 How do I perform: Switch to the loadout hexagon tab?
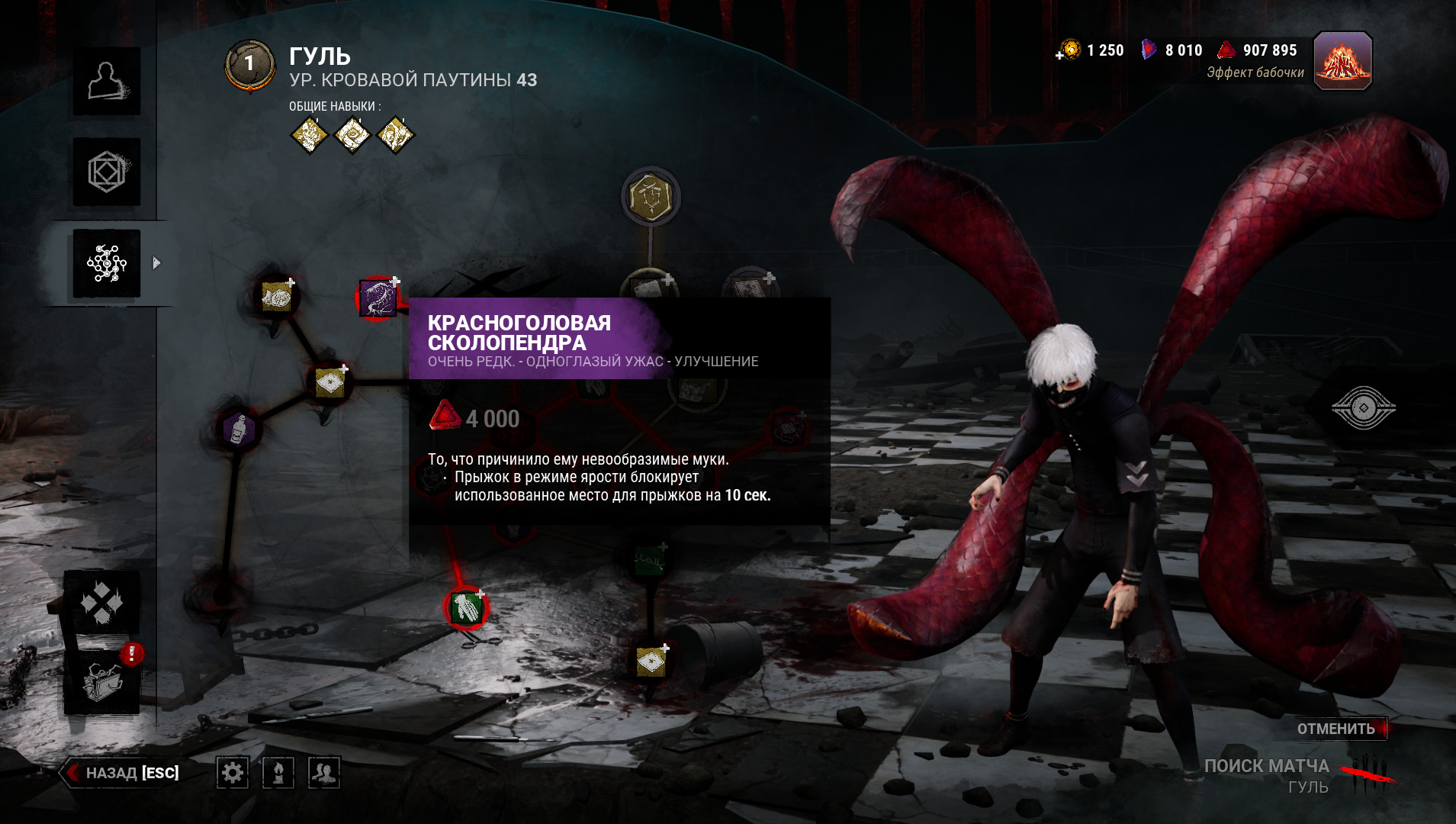[x=106, y=172]
